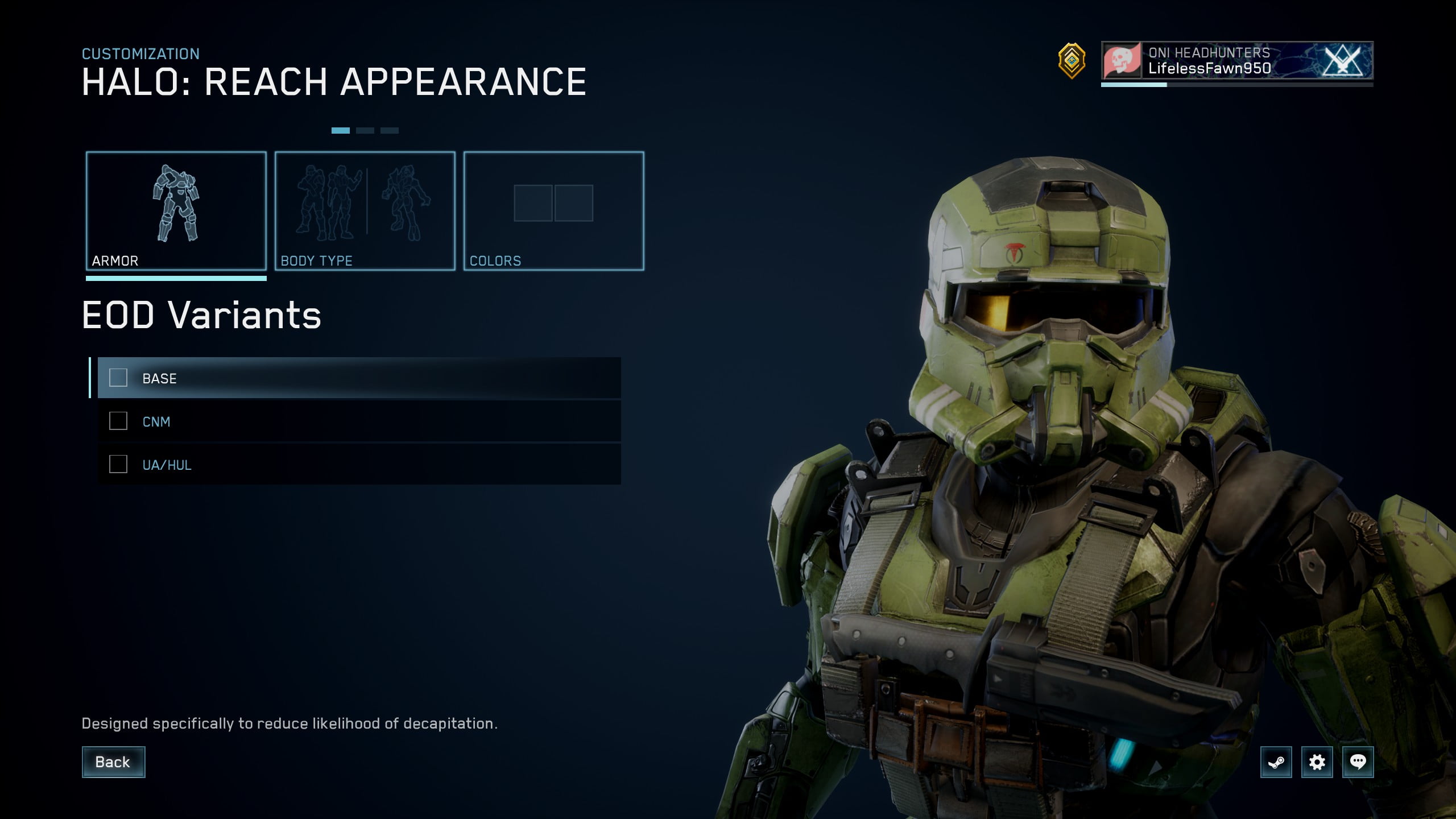1456x819 pixels.
Task: Choose the BASE EOD variant
Action: click(x=359, y=378)
